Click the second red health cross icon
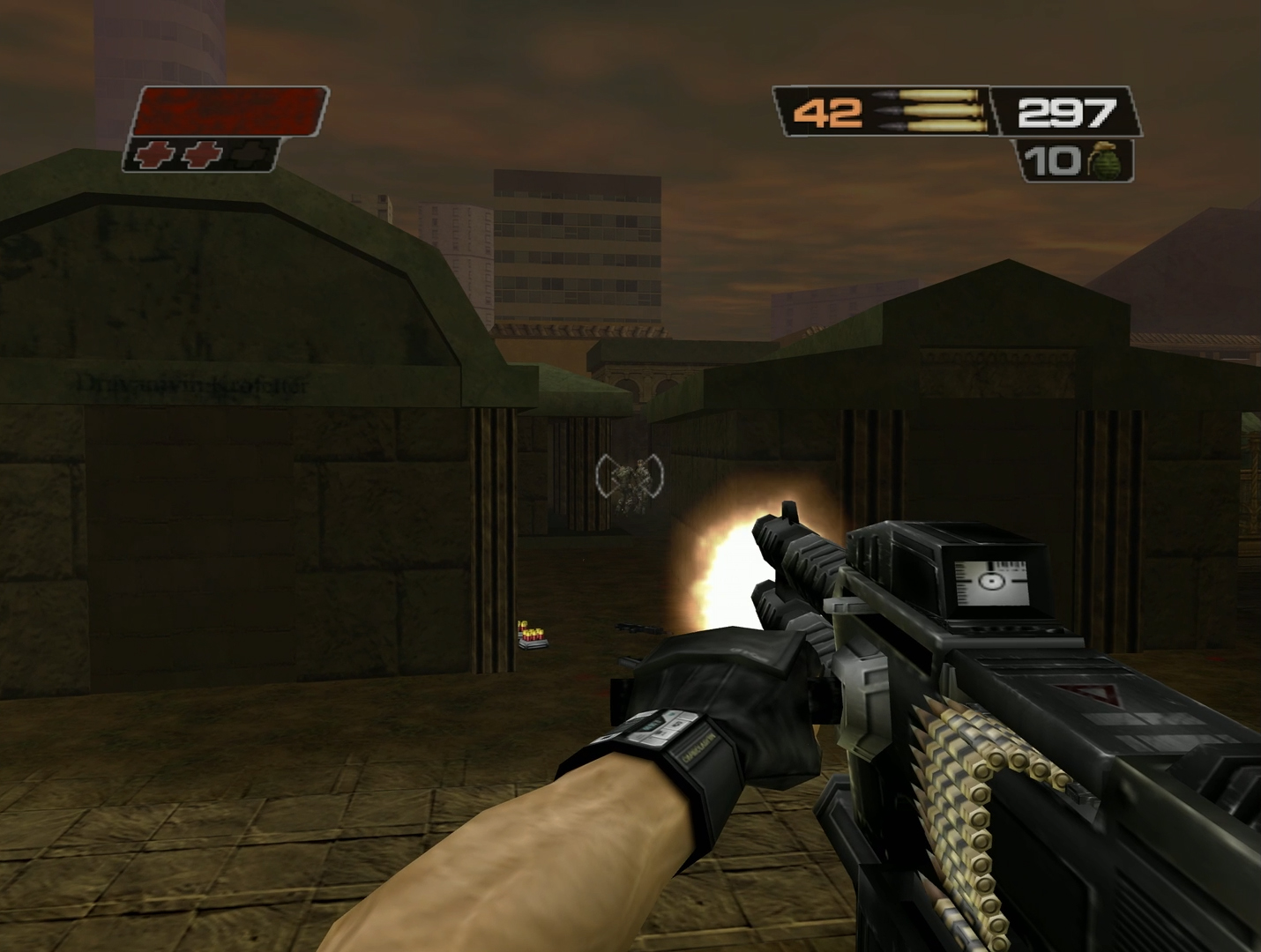Viewport: 1261px width, 952px height. tap(204, 155)
